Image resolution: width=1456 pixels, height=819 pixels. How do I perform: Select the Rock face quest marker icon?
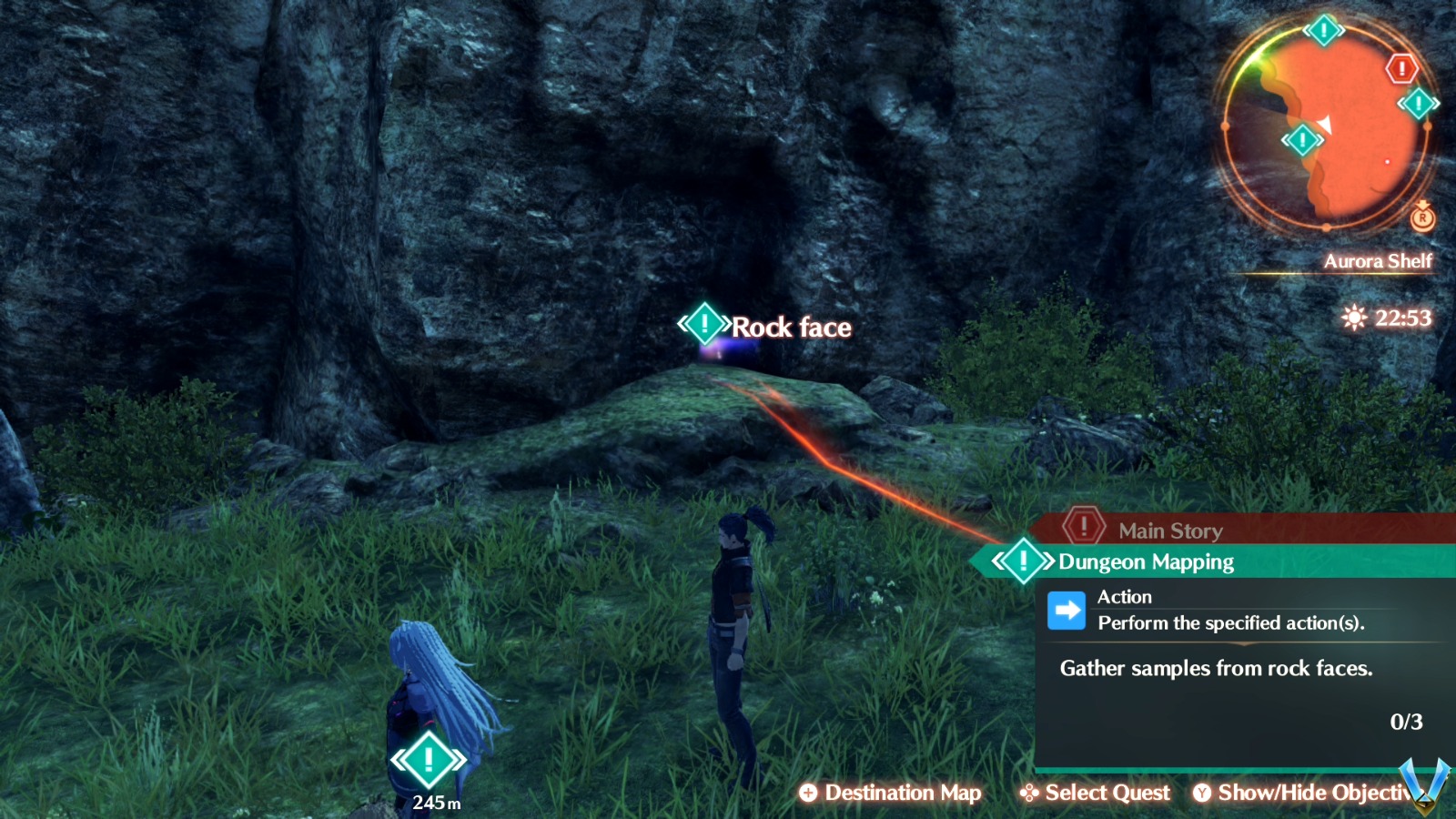point(703,322)
